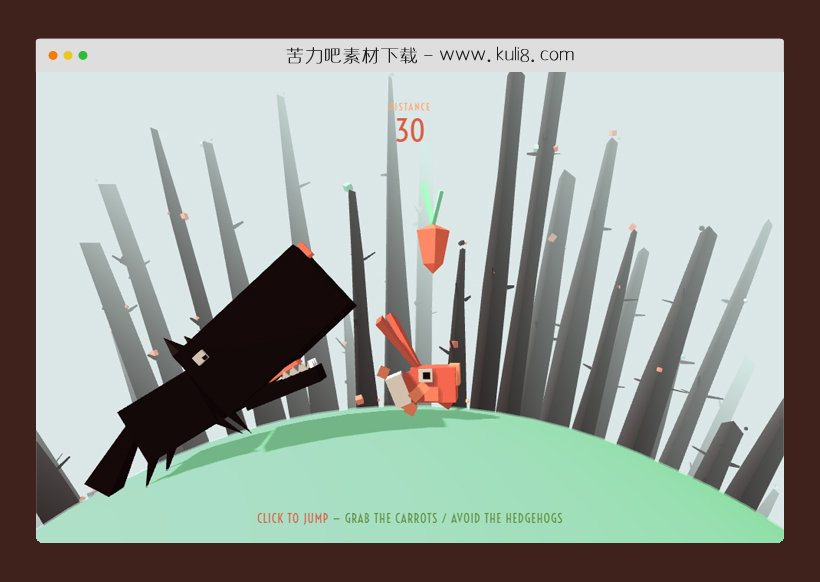Click the orange window dot in title bar
The width and height of the screenshot is (820, 582).
pos(53,56)
